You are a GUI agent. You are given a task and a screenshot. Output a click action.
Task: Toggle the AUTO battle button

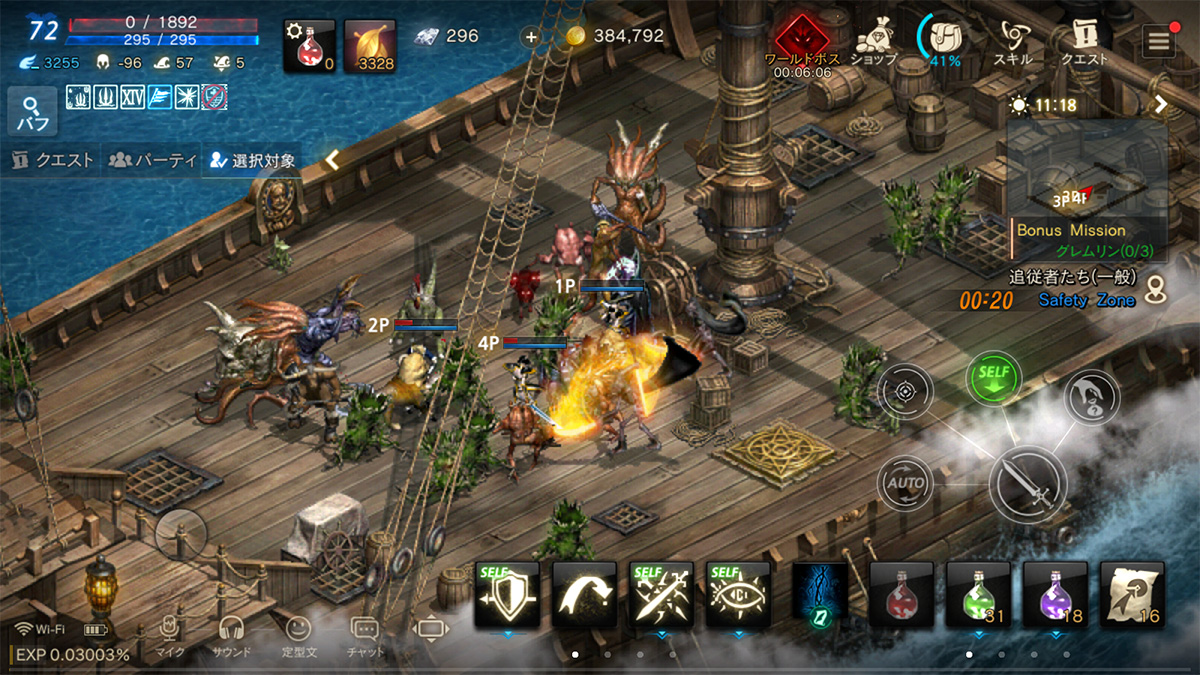[x=905, y=484]
